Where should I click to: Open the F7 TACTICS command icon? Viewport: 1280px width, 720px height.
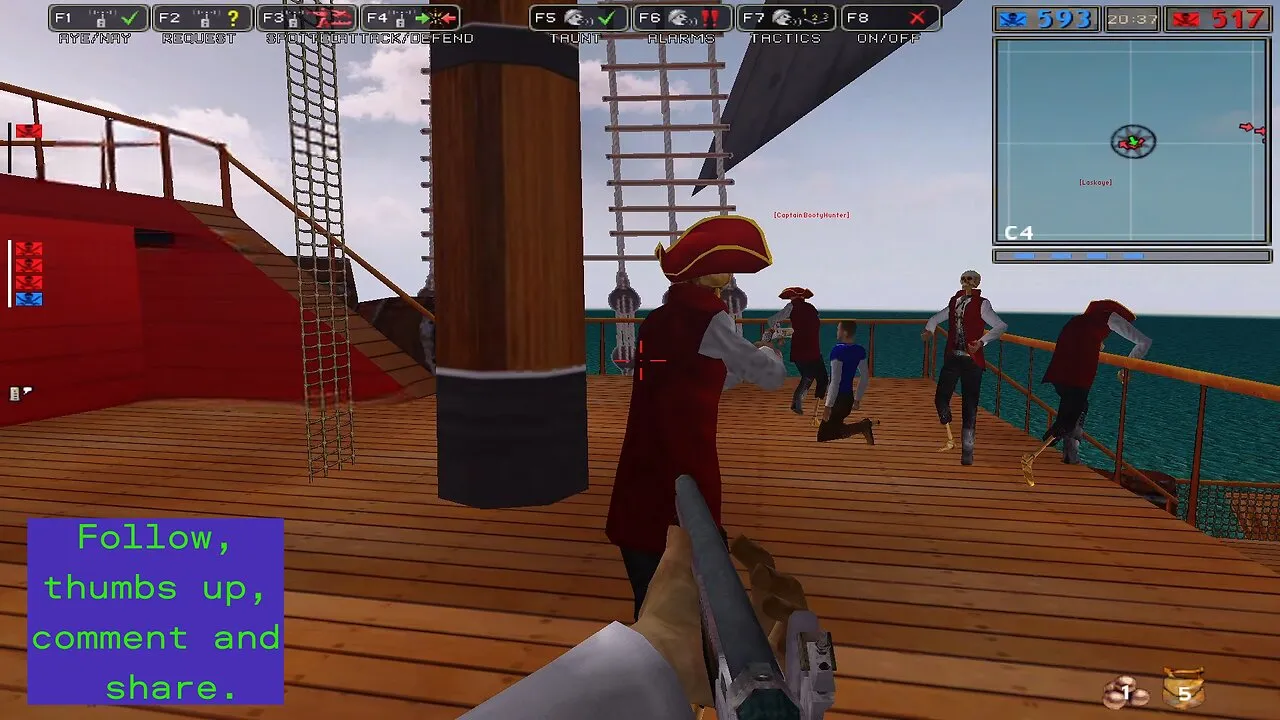point(785,17)
